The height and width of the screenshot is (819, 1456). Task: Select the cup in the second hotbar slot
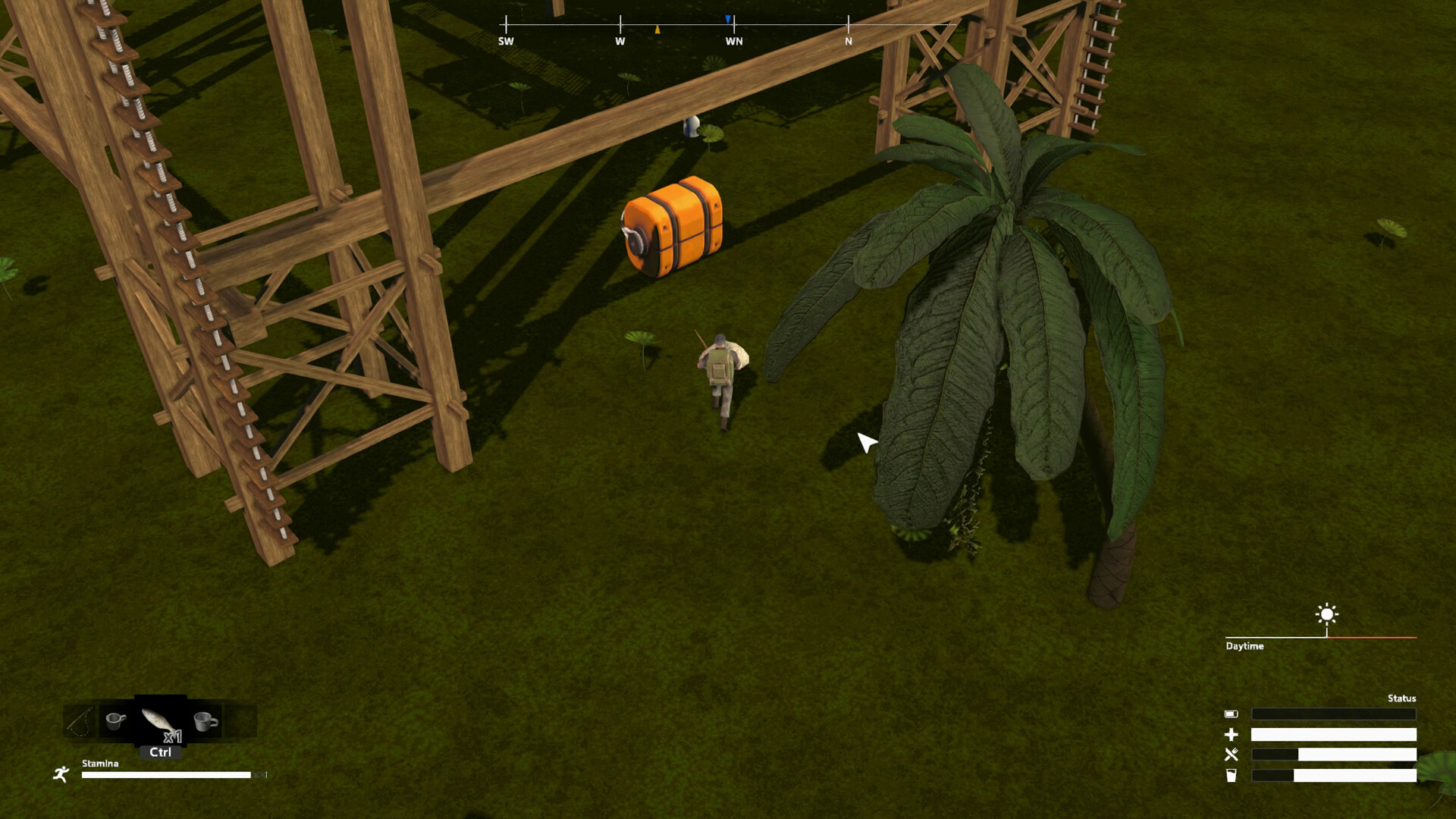115,720
